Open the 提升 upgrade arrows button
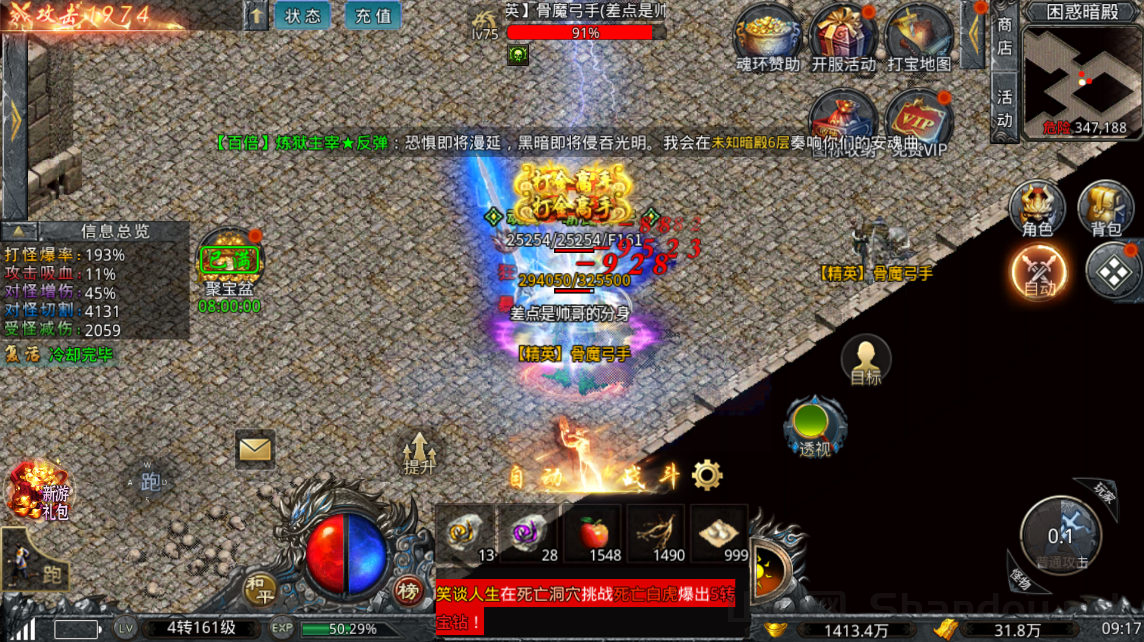This screenshot has width=1144, height=642. tap(420, 452)
